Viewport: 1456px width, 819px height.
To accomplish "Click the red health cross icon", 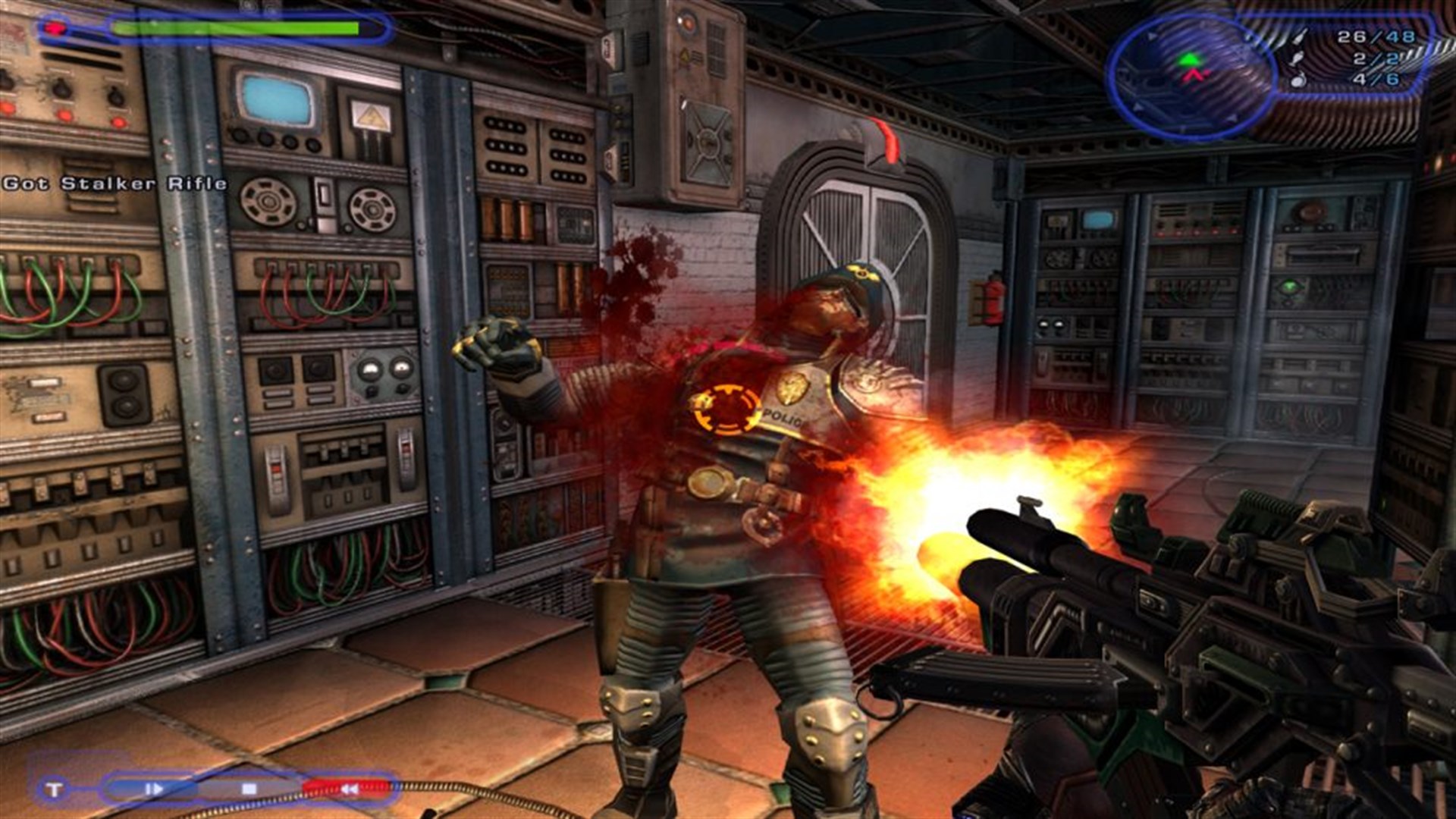I will [57, 29].
